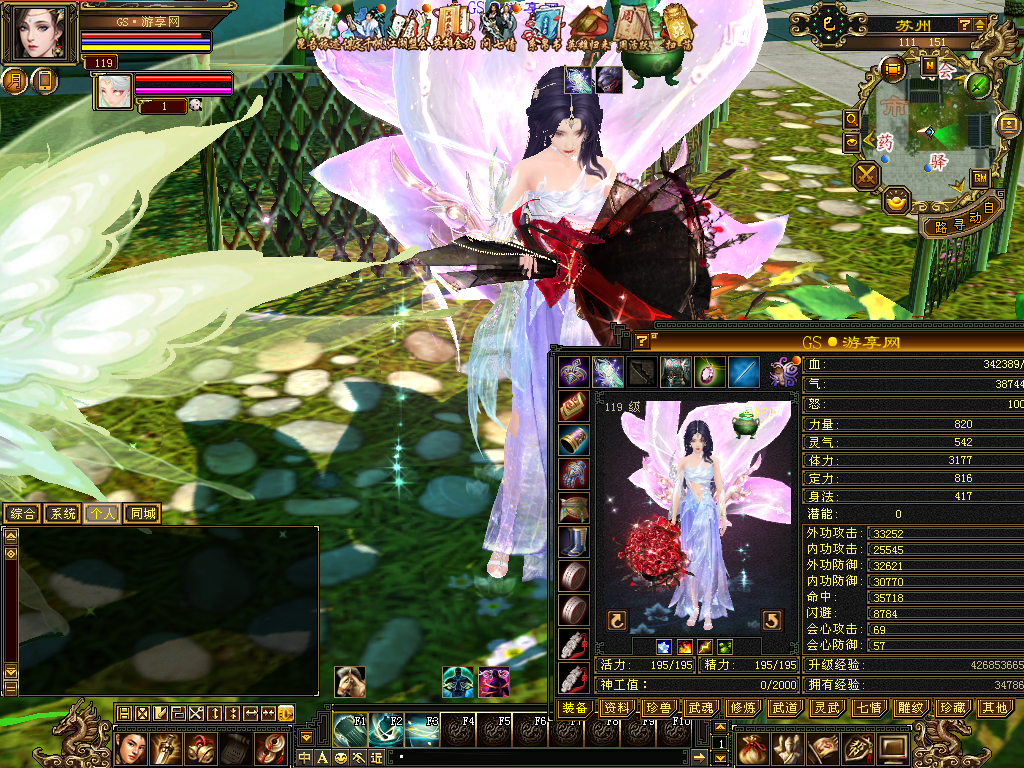Open the 修炼 cultivation tab
The height and width of the screenshot is (768, 1024).
coord(742,707)
